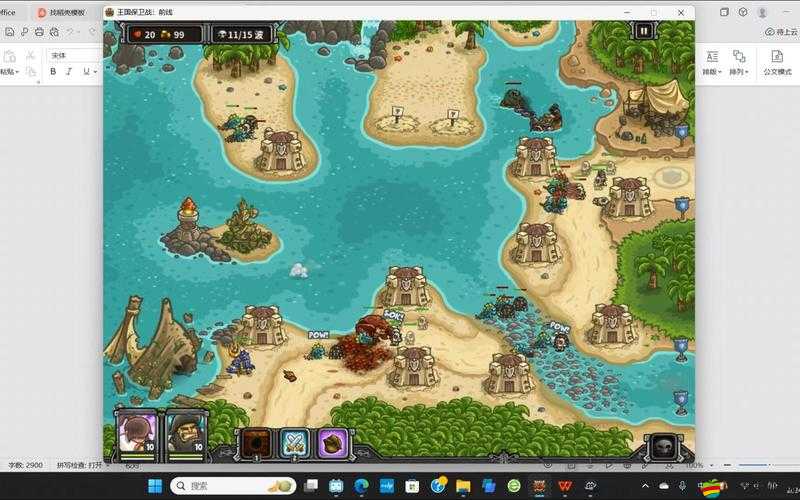The height and width of the screenshot is (500, 800).
Task: Click the skull button in the bottom corner
Action: click(x=662, y=445)
